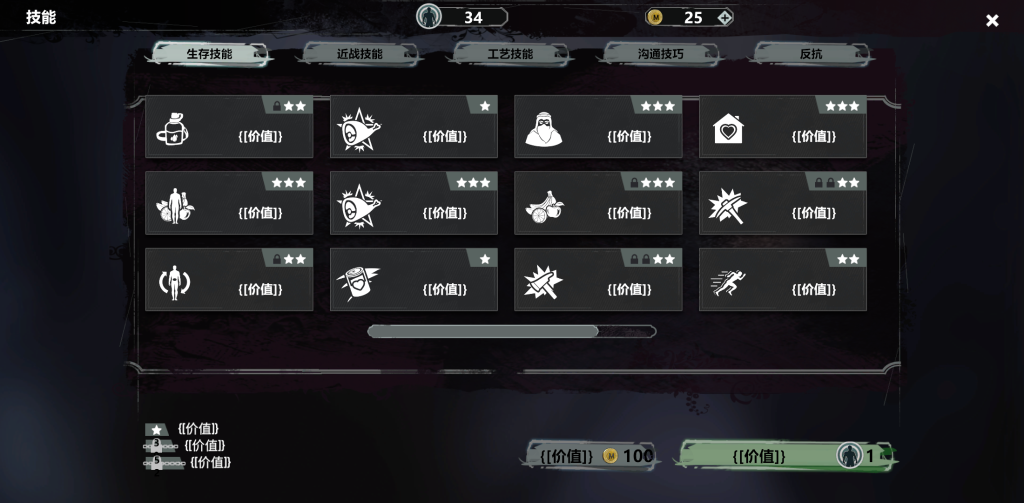Show the 沟通技巧 tab
The image size is (1024, 503).
pyautogui.click(x=660, y=54)
